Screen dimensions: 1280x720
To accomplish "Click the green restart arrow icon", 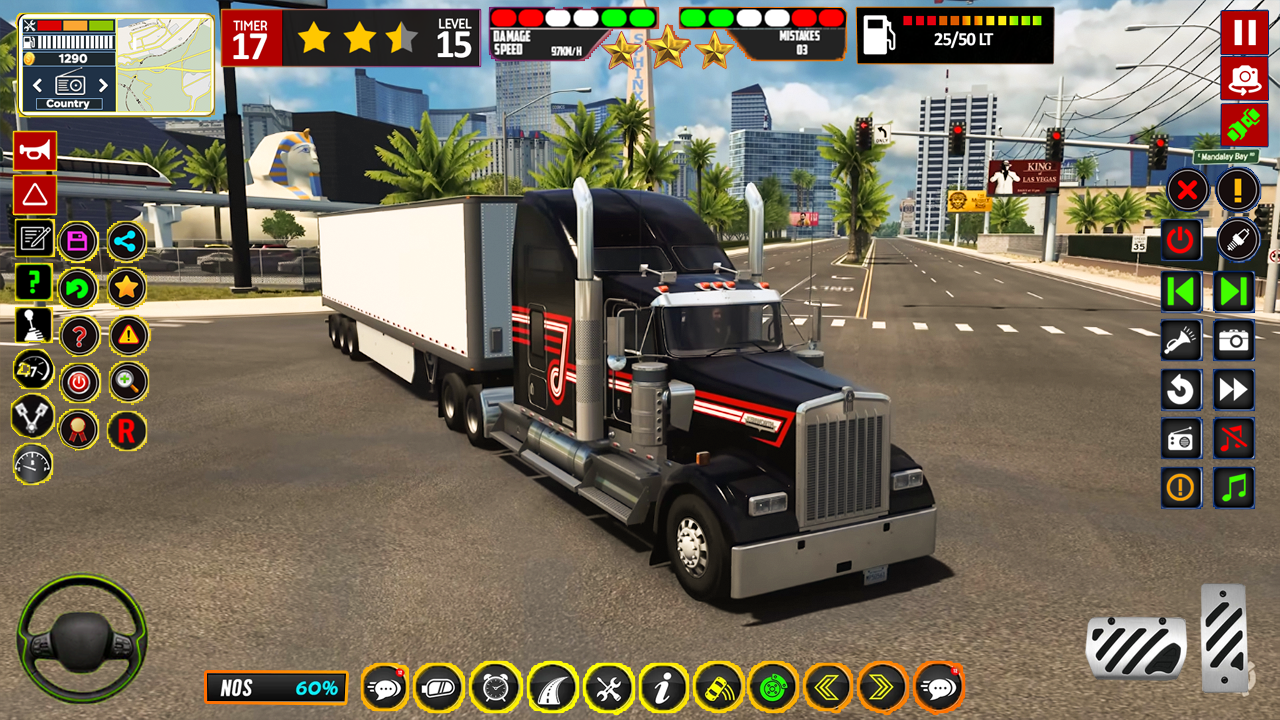I will click(x=79, y=288).
